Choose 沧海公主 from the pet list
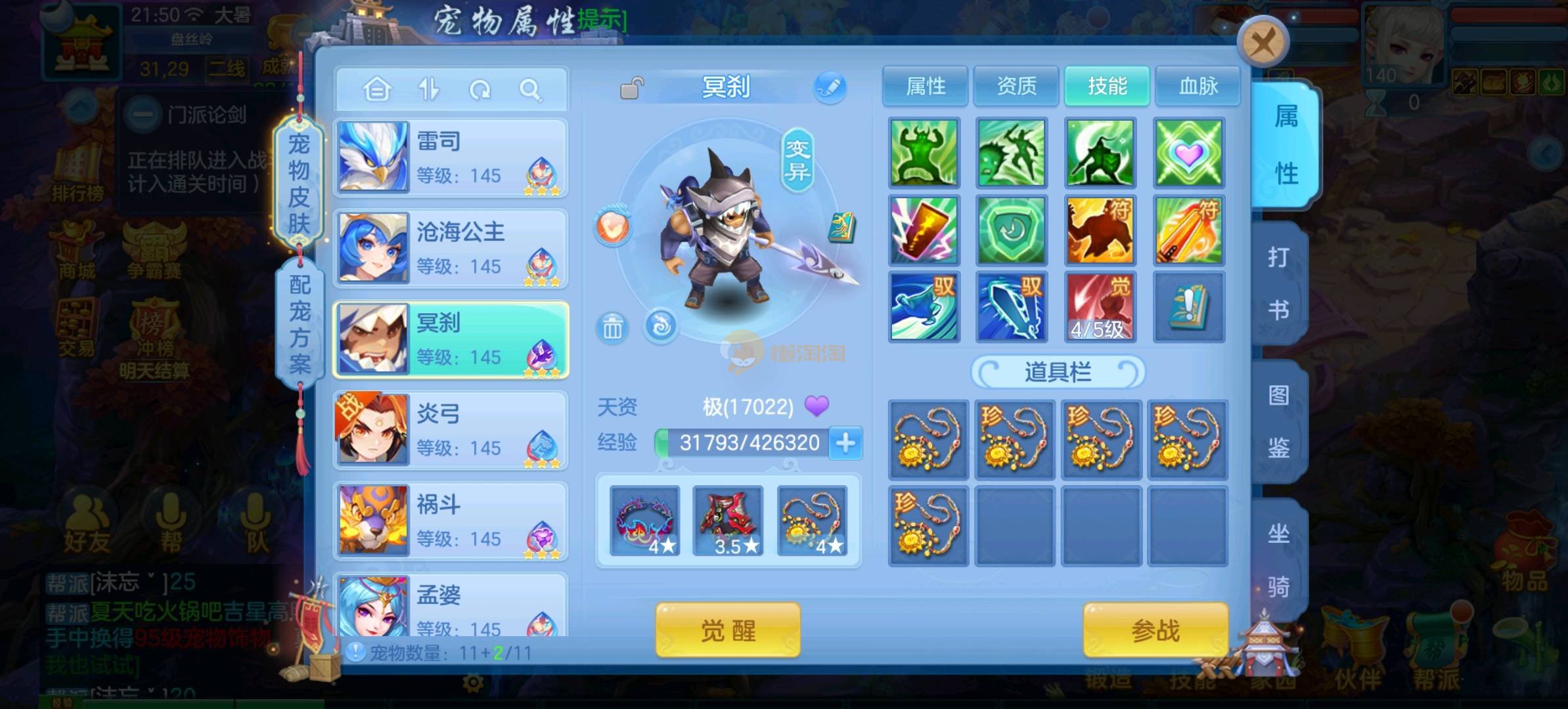 tap(451, 249)
